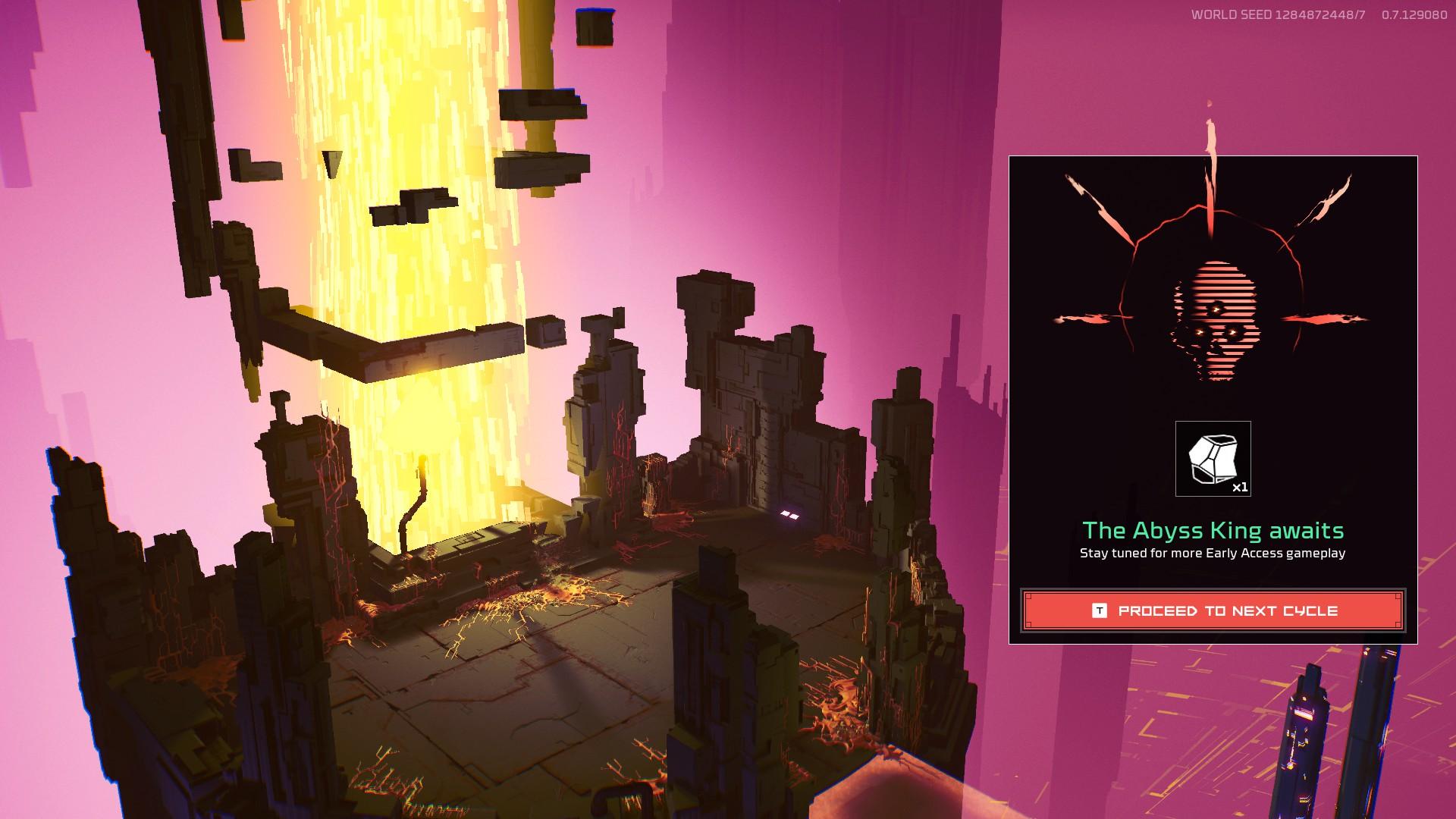
Task: Select the white crystal reward item slot
Action: pyautogui.click(x=1213, y=459)
